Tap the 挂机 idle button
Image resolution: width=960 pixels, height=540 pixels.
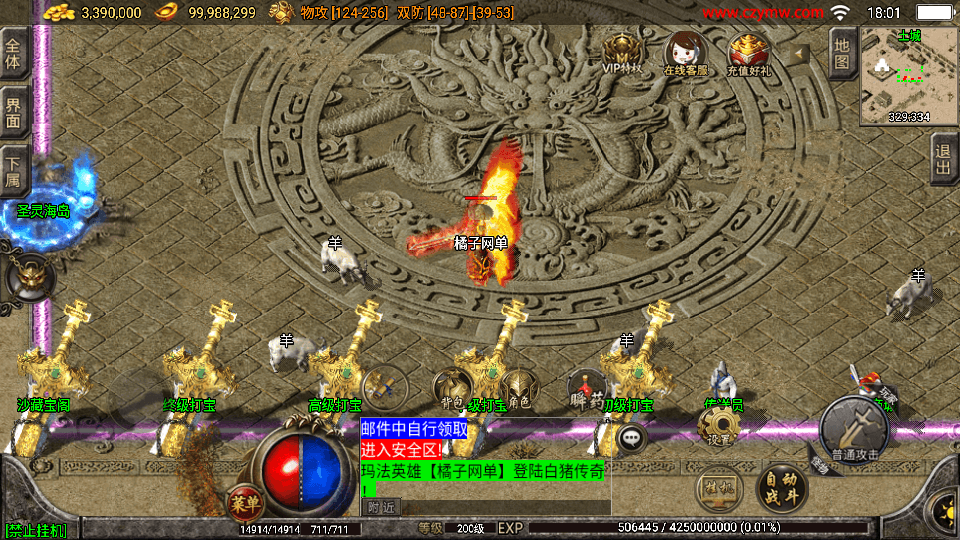point(718,488)
